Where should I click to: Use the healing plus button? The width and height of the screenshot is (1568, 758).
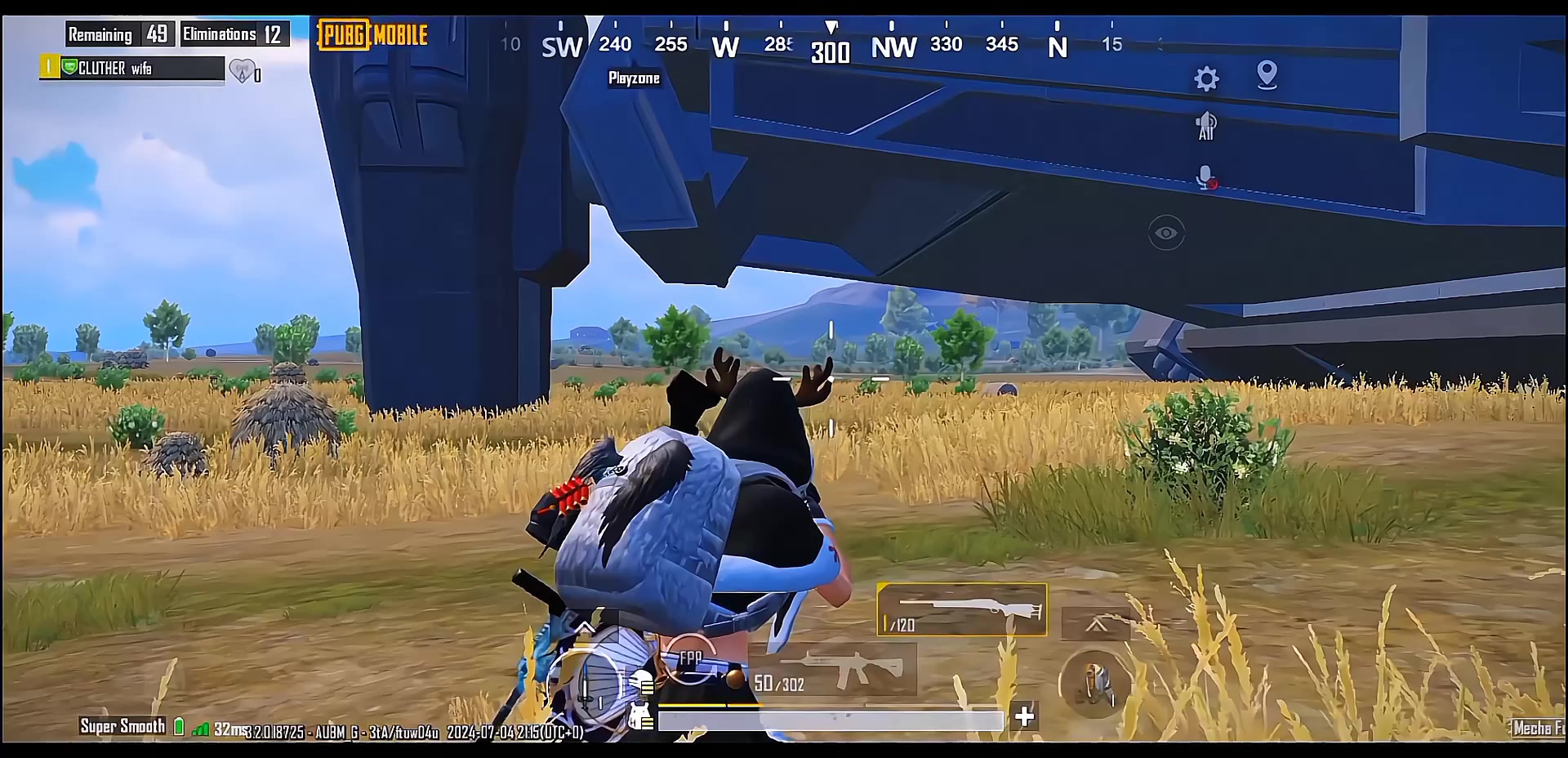[1024, 716]
